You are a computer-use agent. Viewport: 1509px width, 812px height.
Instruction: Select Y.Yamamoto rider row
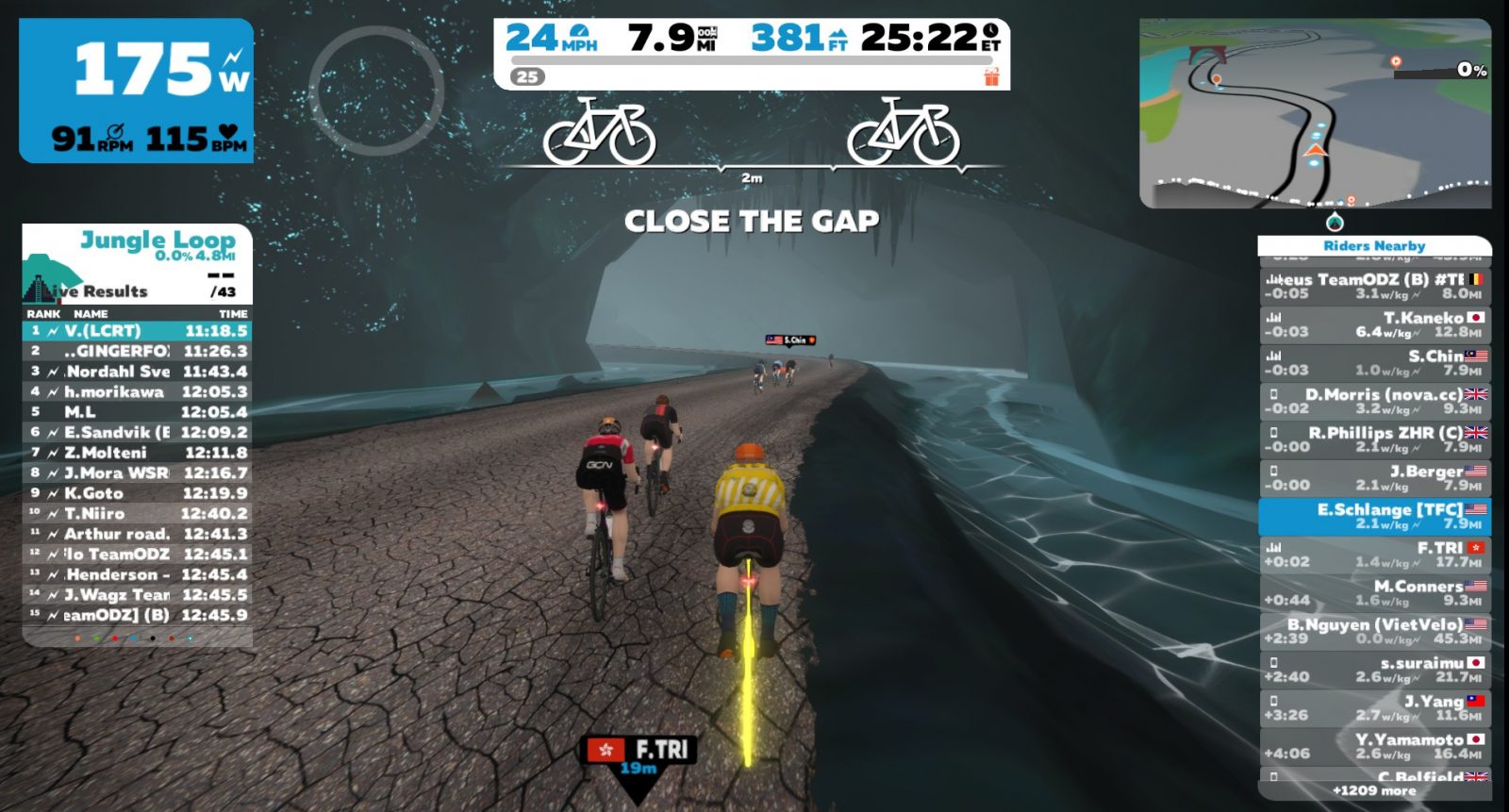[x=1374, y=746]
